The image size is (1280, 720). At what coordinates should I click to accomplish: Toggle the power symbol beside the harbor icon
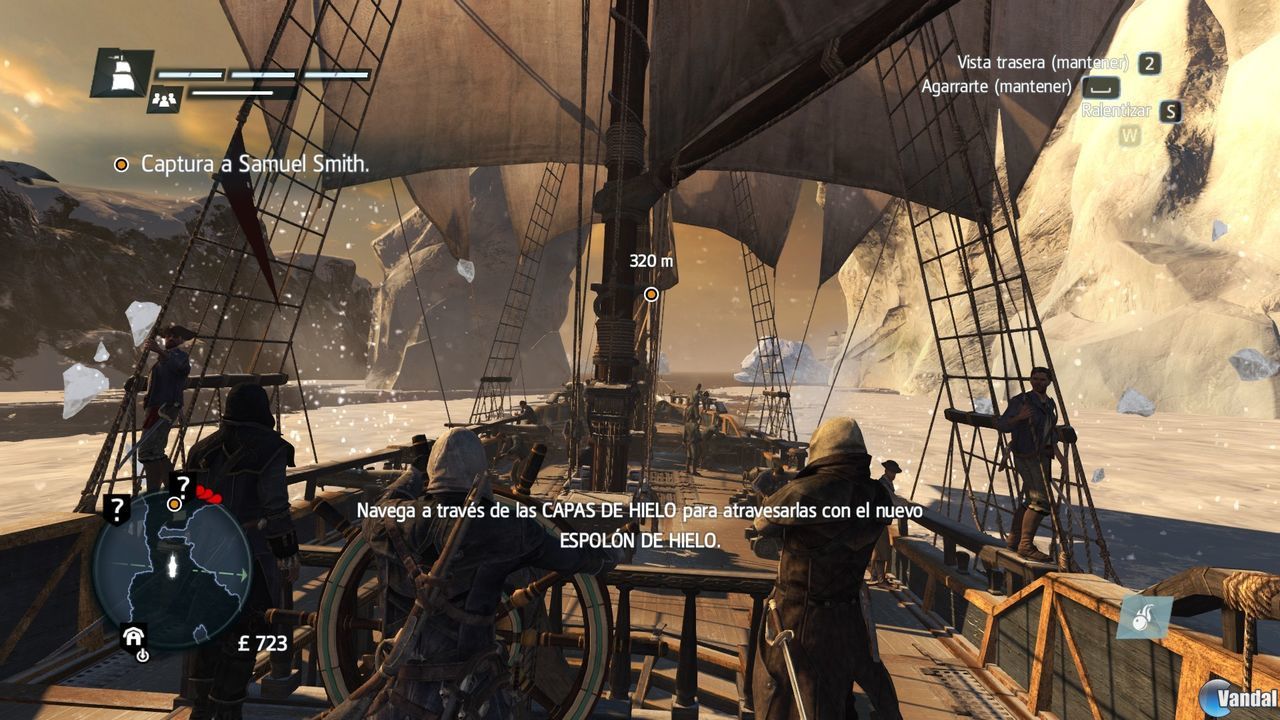[142, 656]
